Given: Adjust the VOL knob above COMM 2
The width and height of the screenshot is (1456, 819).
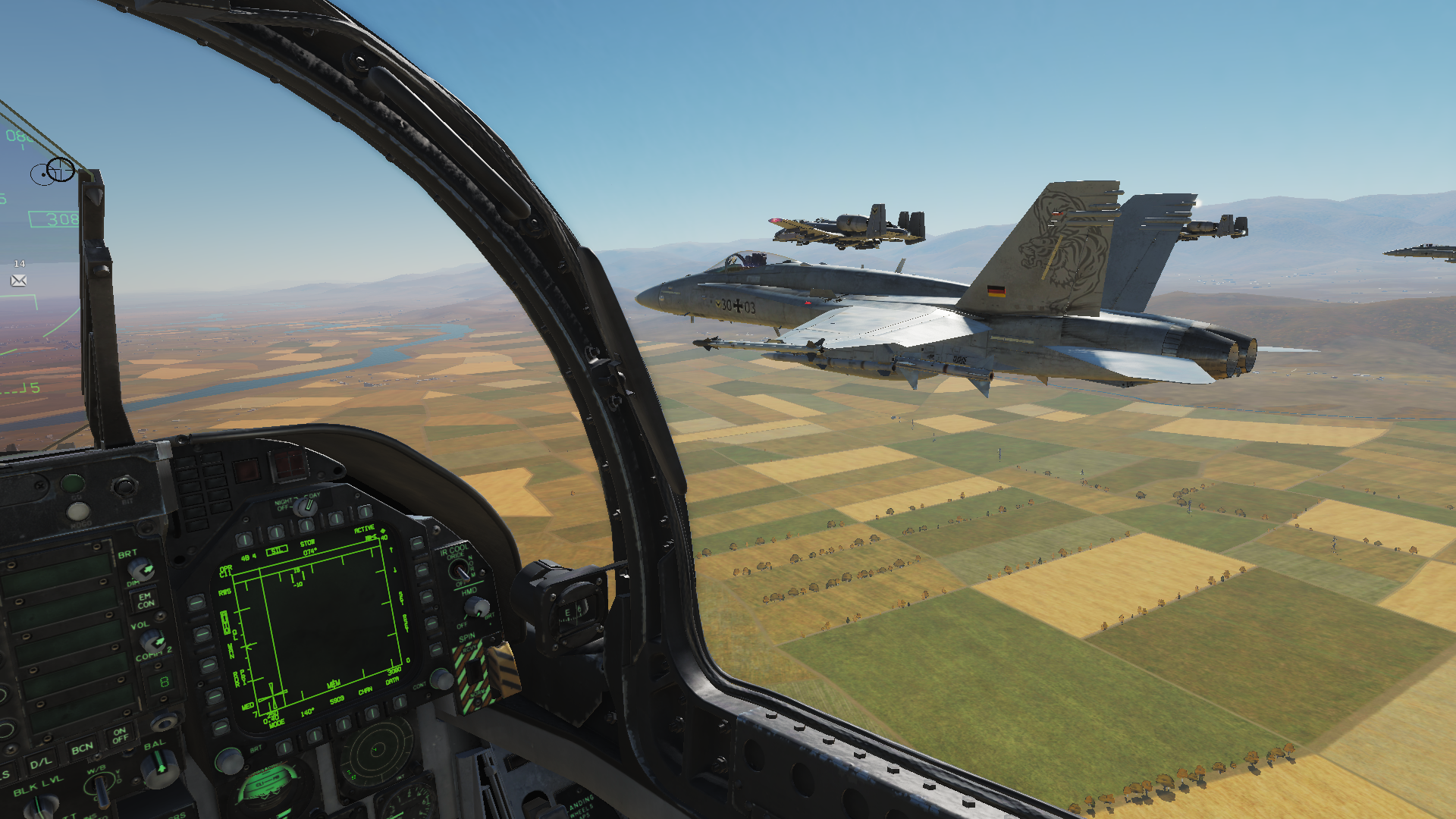Looking at the screenshot, I should point(152,639).
